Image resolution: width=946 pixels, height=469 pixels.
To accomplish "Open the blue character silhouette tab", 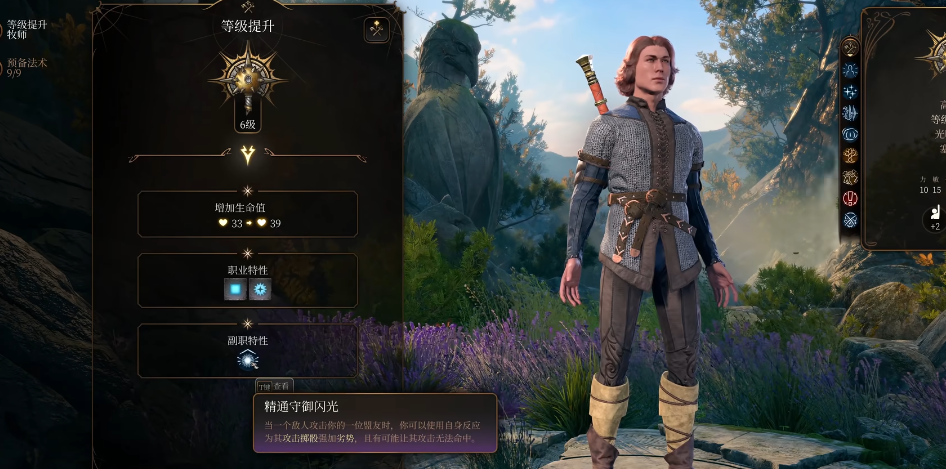I will [851, 70].
